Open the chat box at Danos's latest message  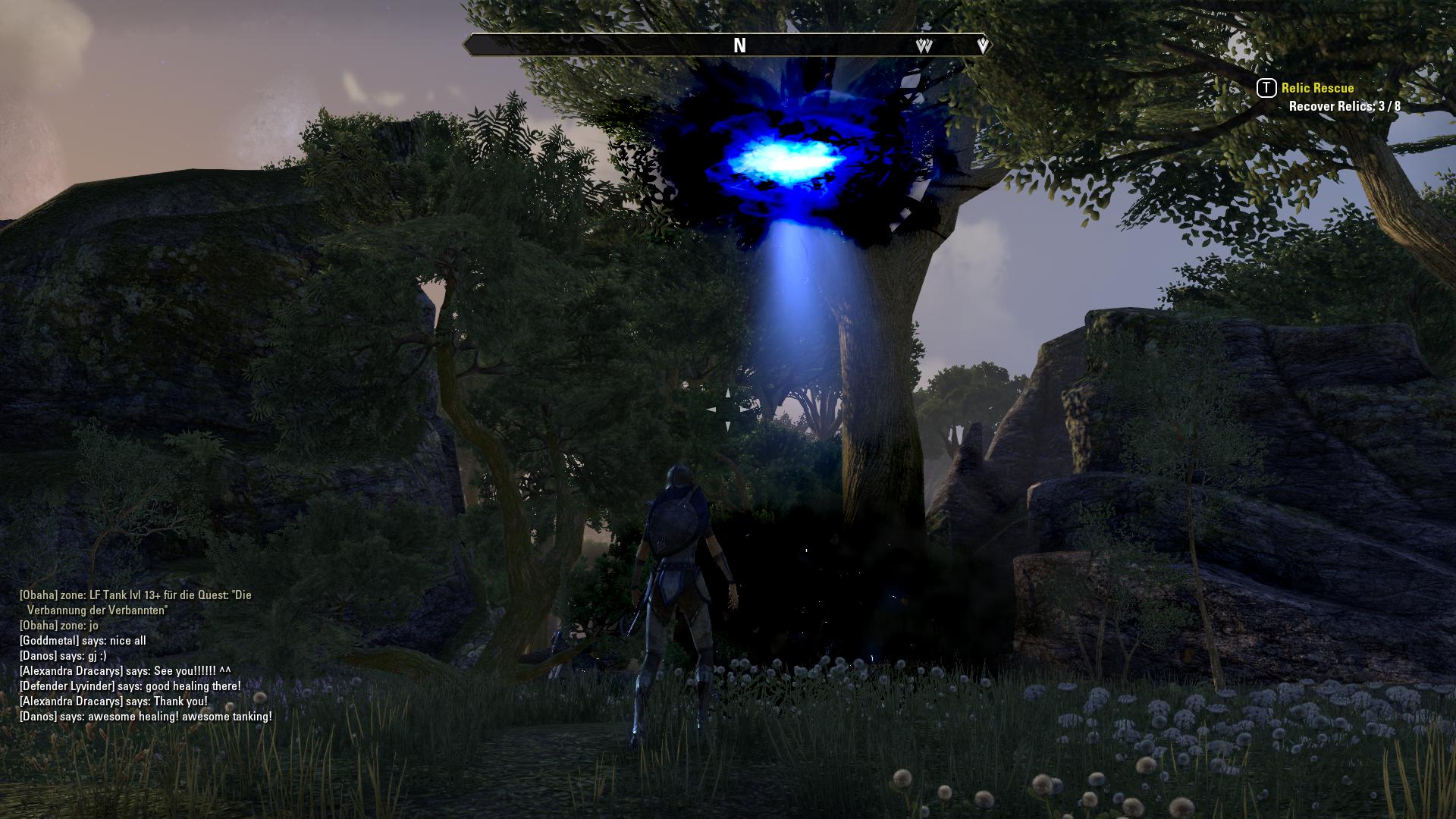pyautogui.click(x=146, y=717)
